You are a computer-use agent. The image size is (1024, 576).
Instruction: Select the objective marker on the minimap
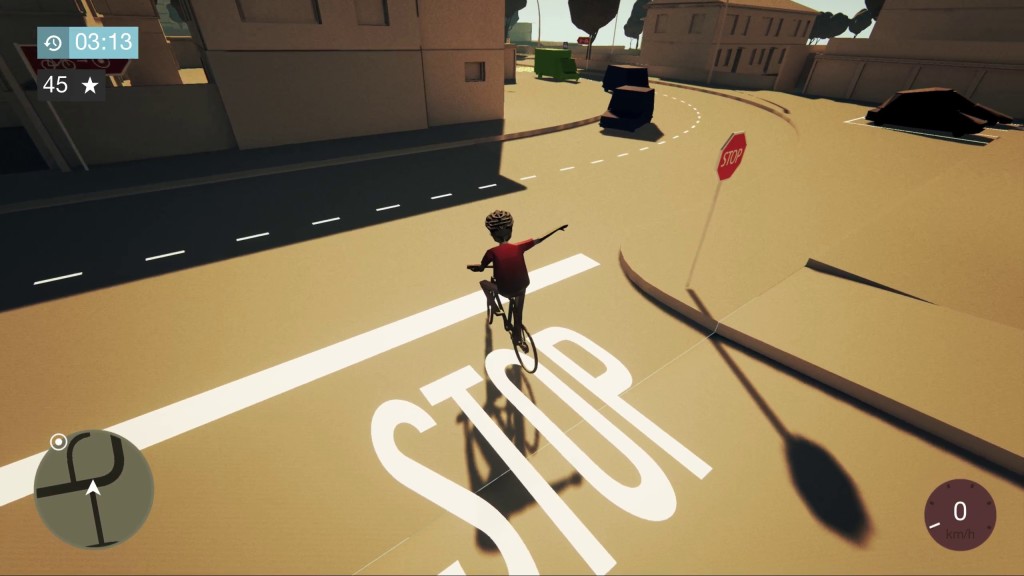[59, 441]
